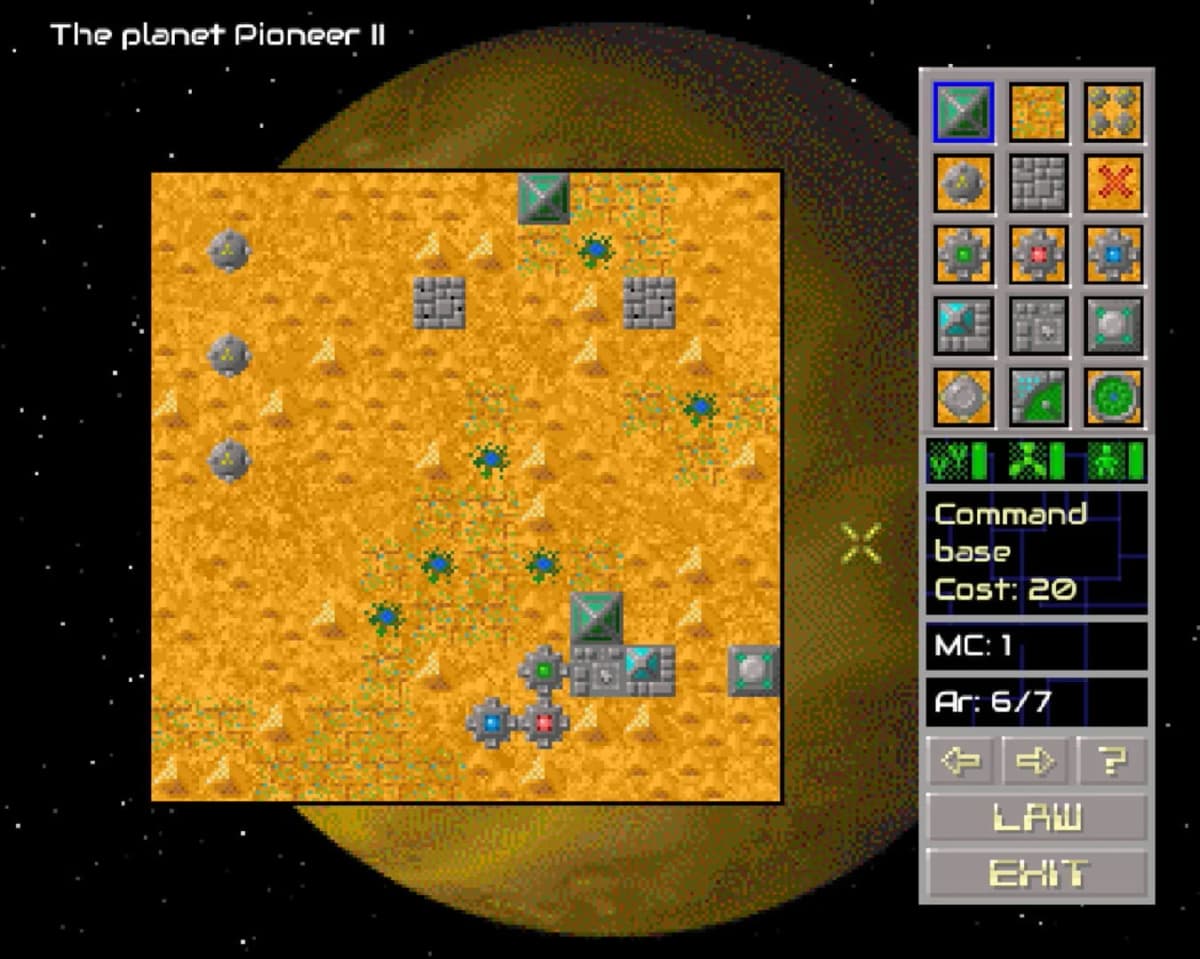Pick the four grey rocks build icon

tap(1113, 111)
